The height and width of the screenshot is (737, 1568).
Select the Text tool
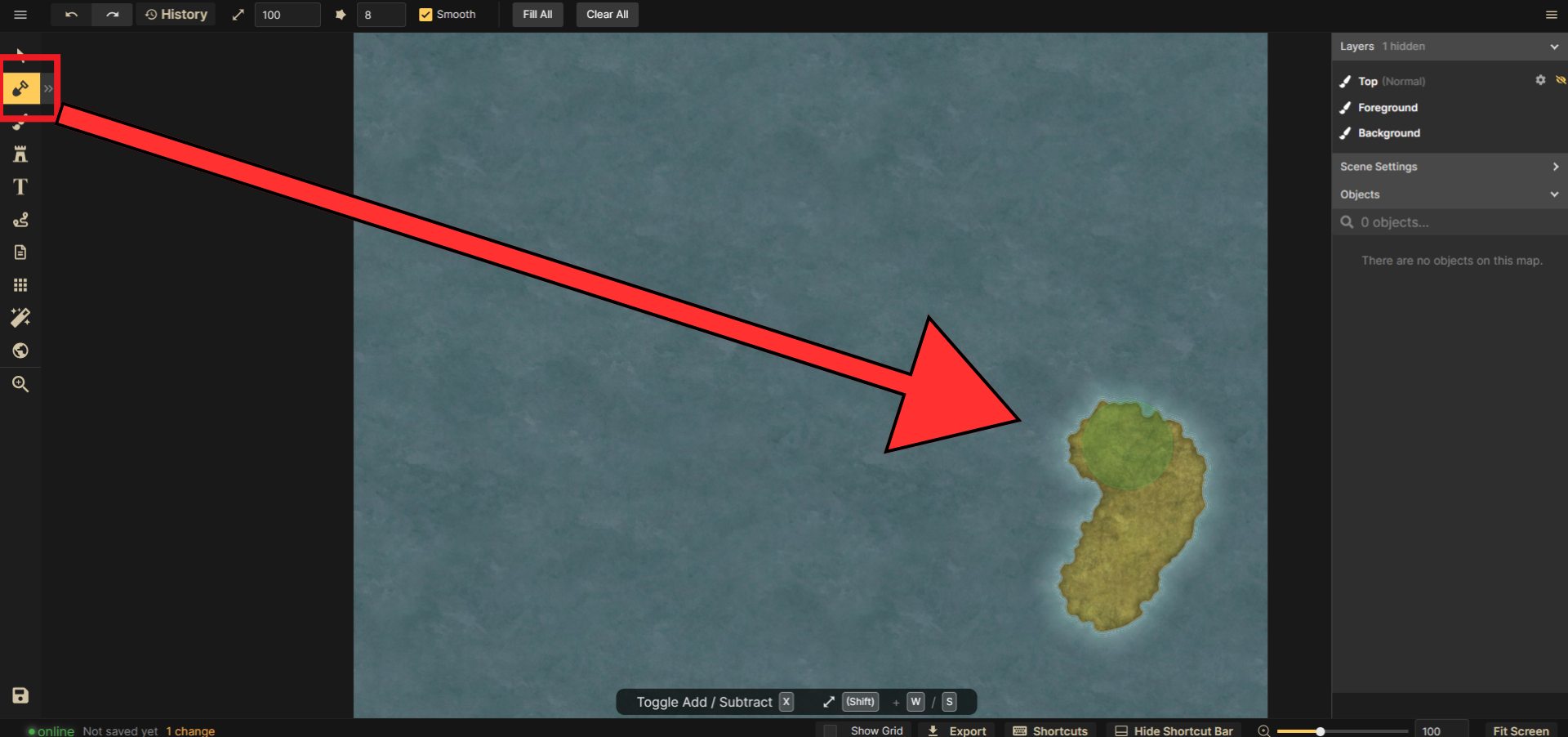[x=20, y=187]
